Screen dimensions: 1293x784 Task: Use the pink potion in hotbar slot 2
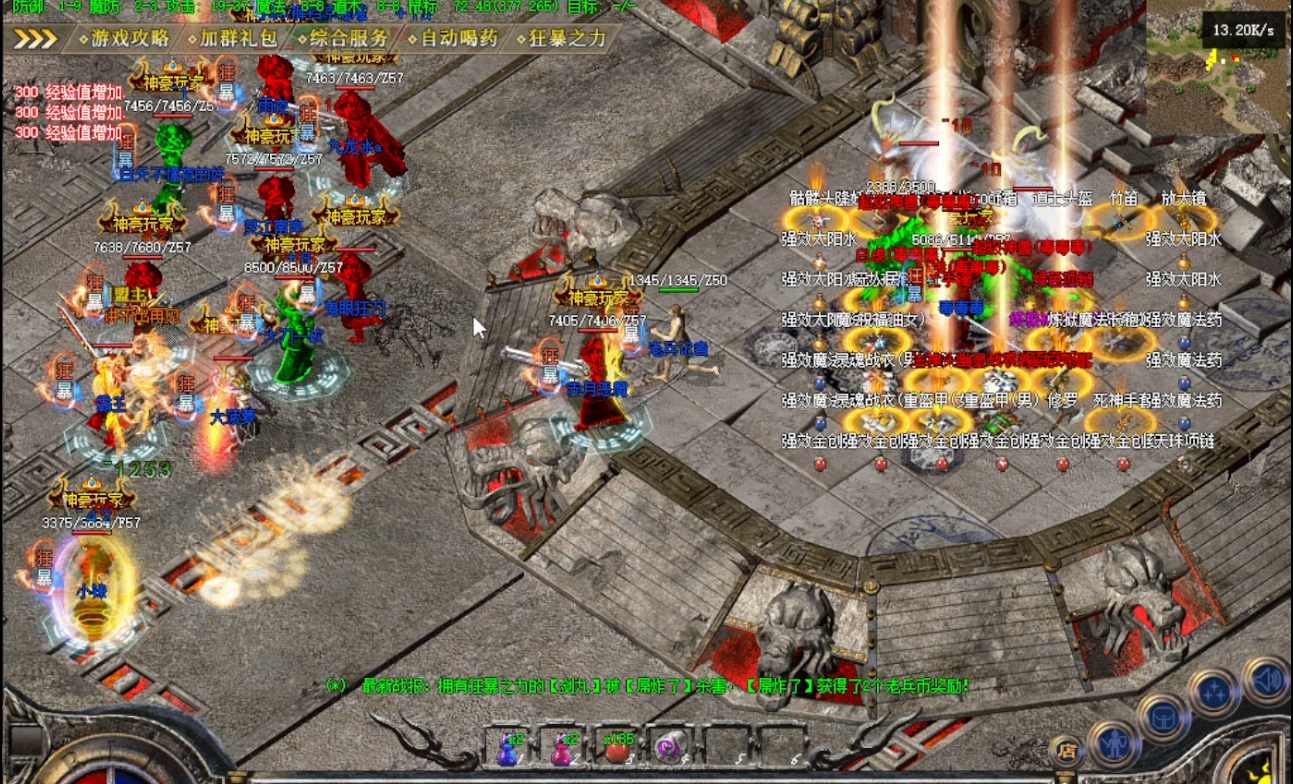562,748
